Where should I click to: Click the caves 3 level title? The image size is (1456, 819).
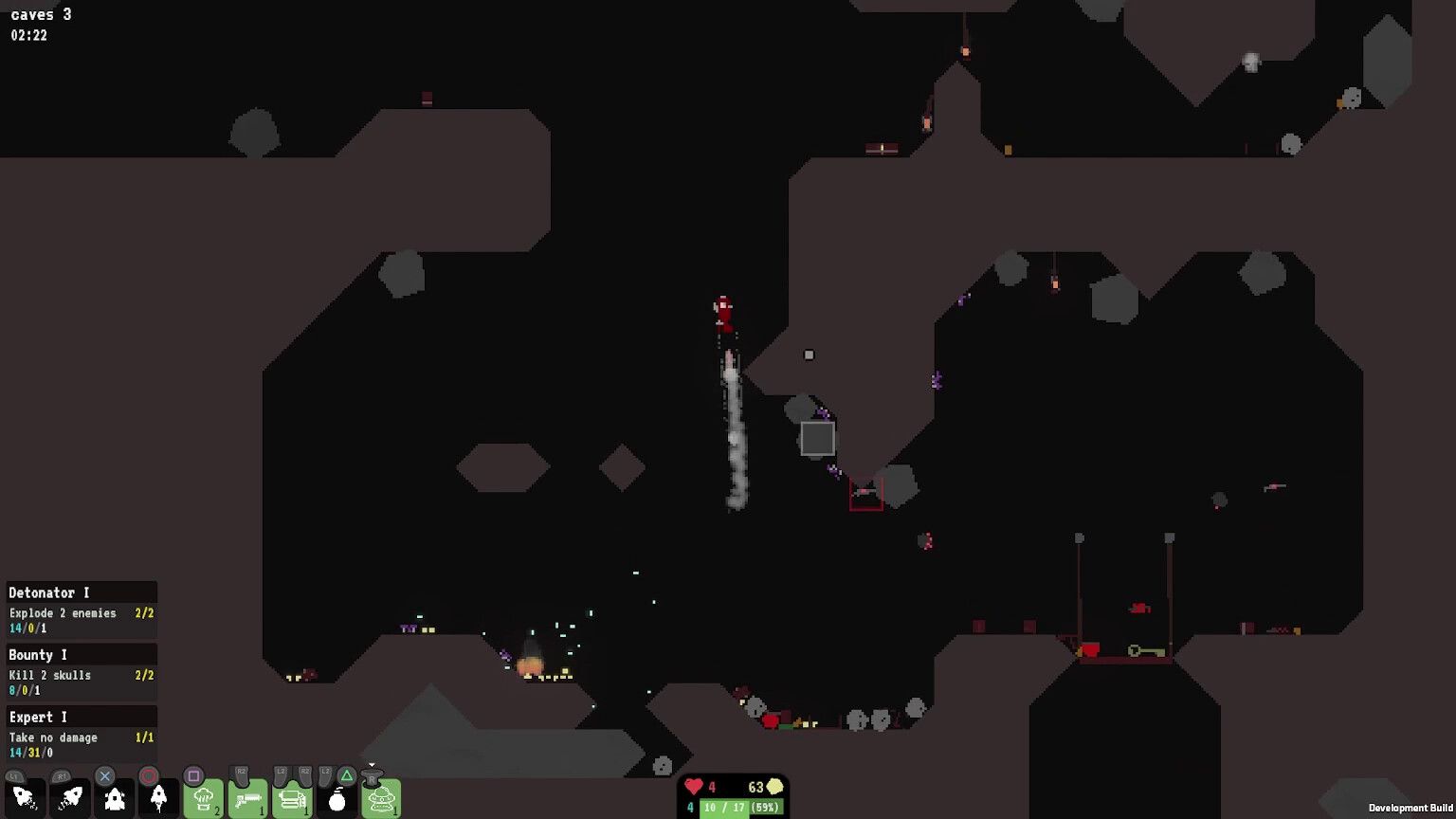pos(41,14)
